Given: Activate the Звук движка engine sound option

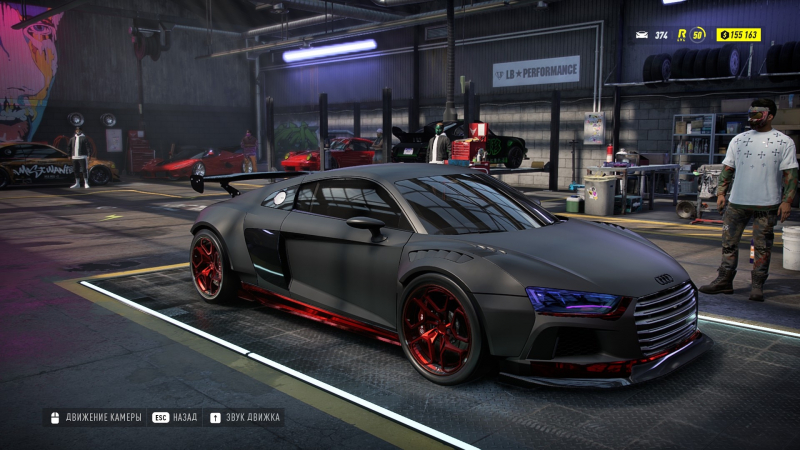Looking at the screenshot, I should [245, 417].
